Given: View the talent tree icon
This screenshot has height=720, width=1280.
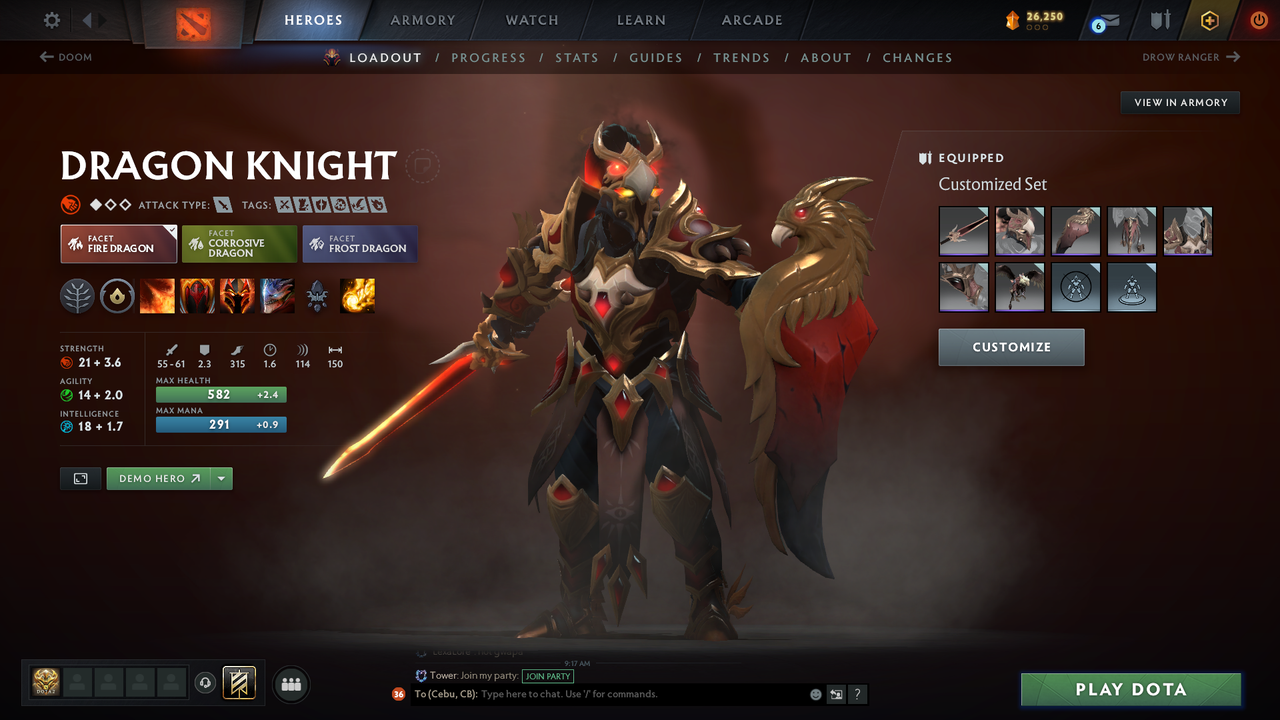Looking at the screenshot, I should click(77, 295).
